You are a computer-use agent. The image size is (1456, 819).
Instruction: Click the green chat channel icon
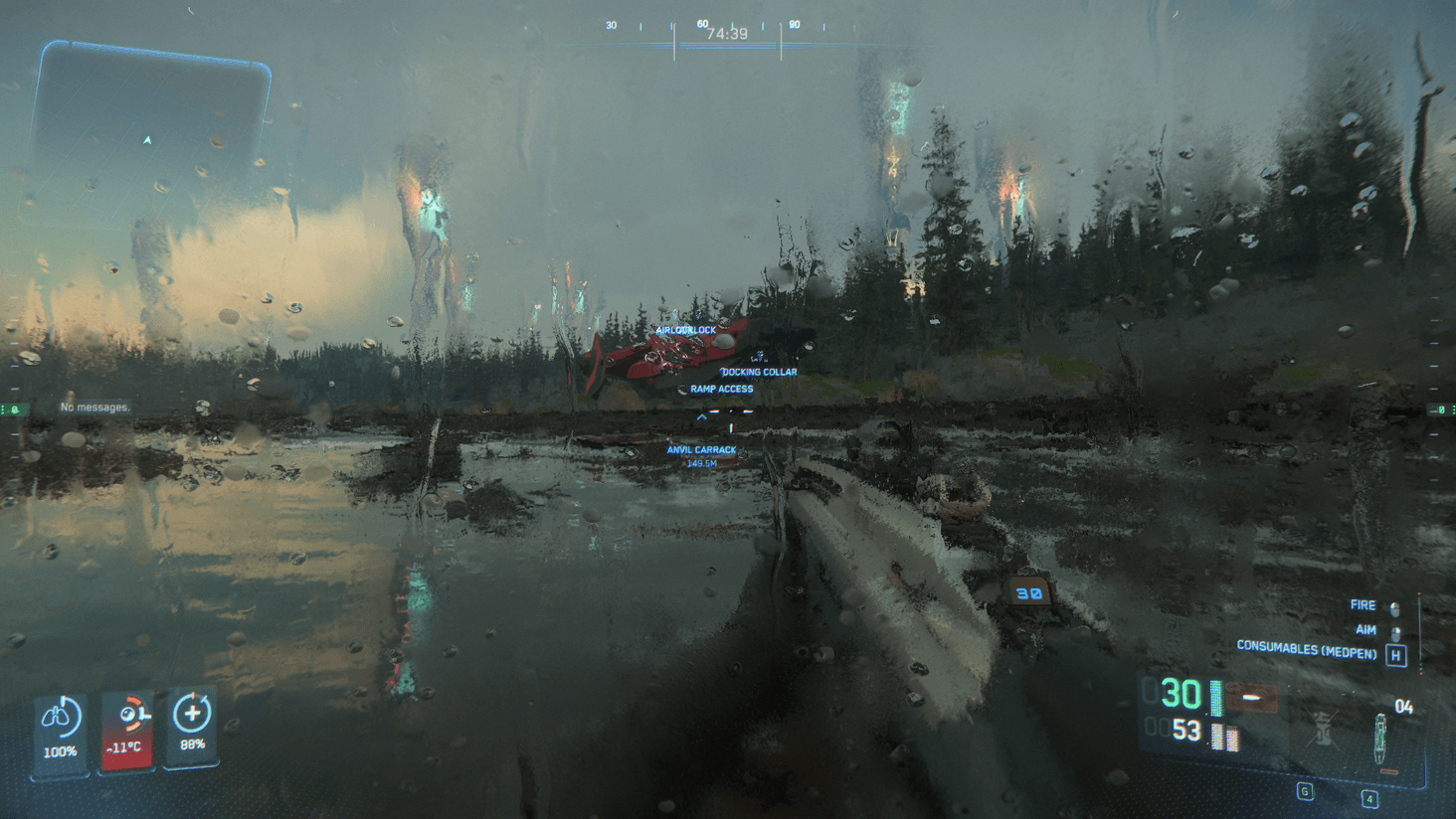point(14,406)
